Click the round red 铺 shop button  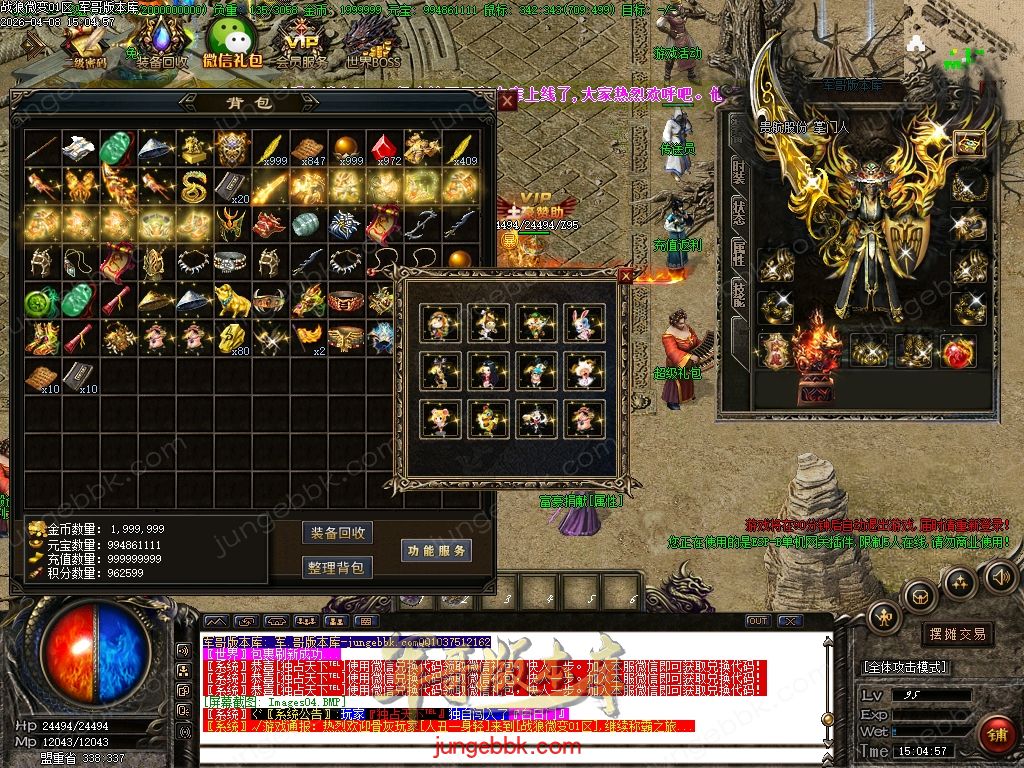(995, 735)
